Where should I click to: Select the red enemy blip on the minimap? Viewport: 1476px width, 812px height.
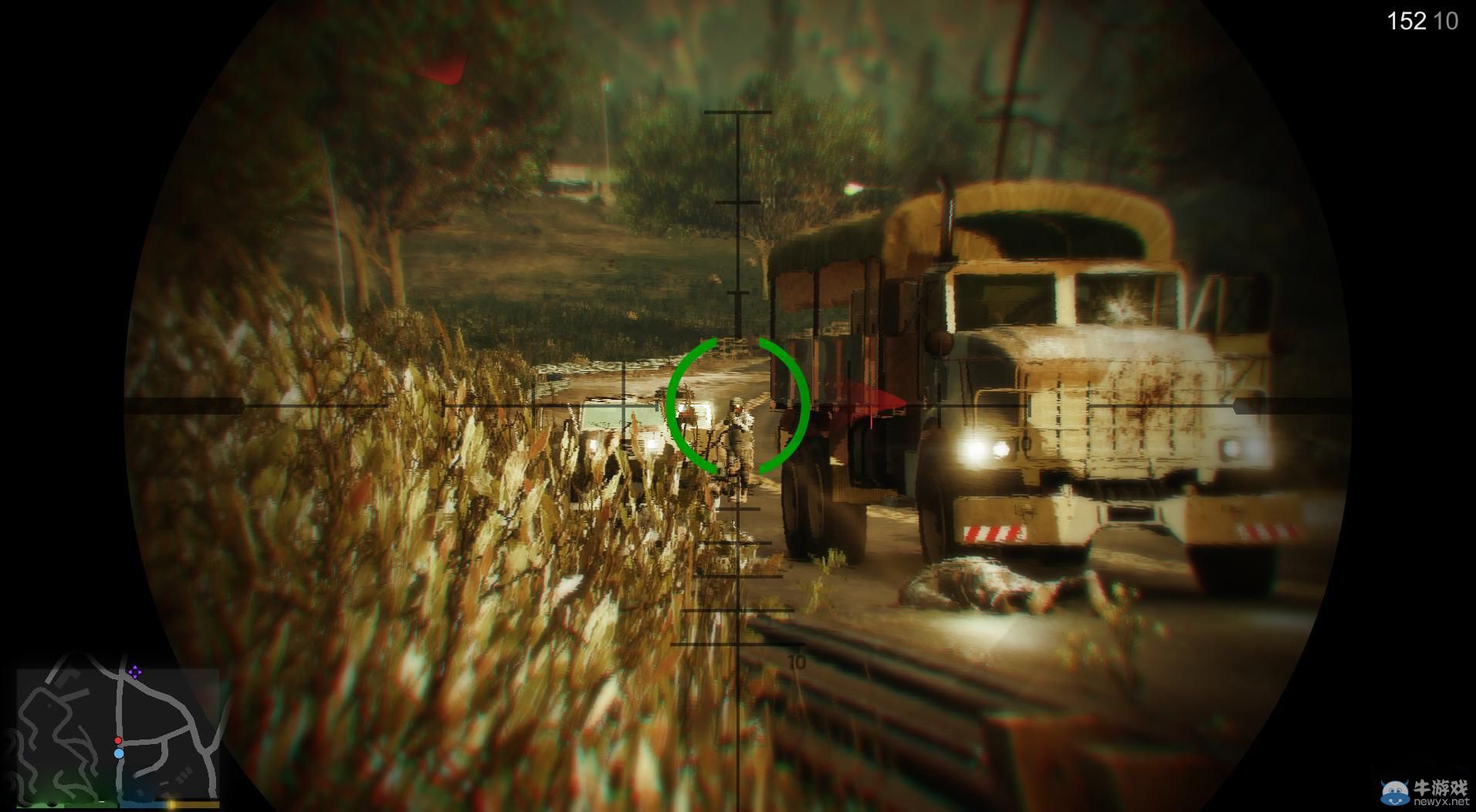pyautogui.click(x=118, y=740)
